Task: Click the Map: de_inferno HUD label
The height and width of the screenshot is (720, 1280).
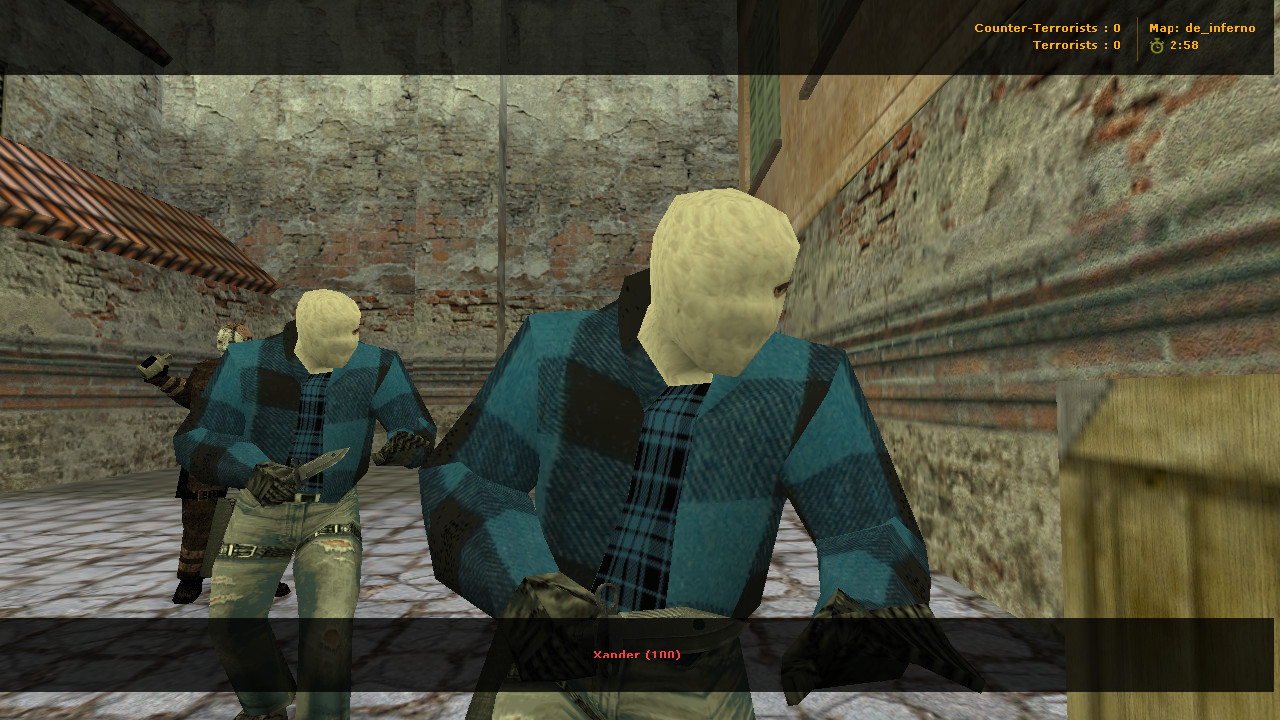Action: pos(1200,28)
